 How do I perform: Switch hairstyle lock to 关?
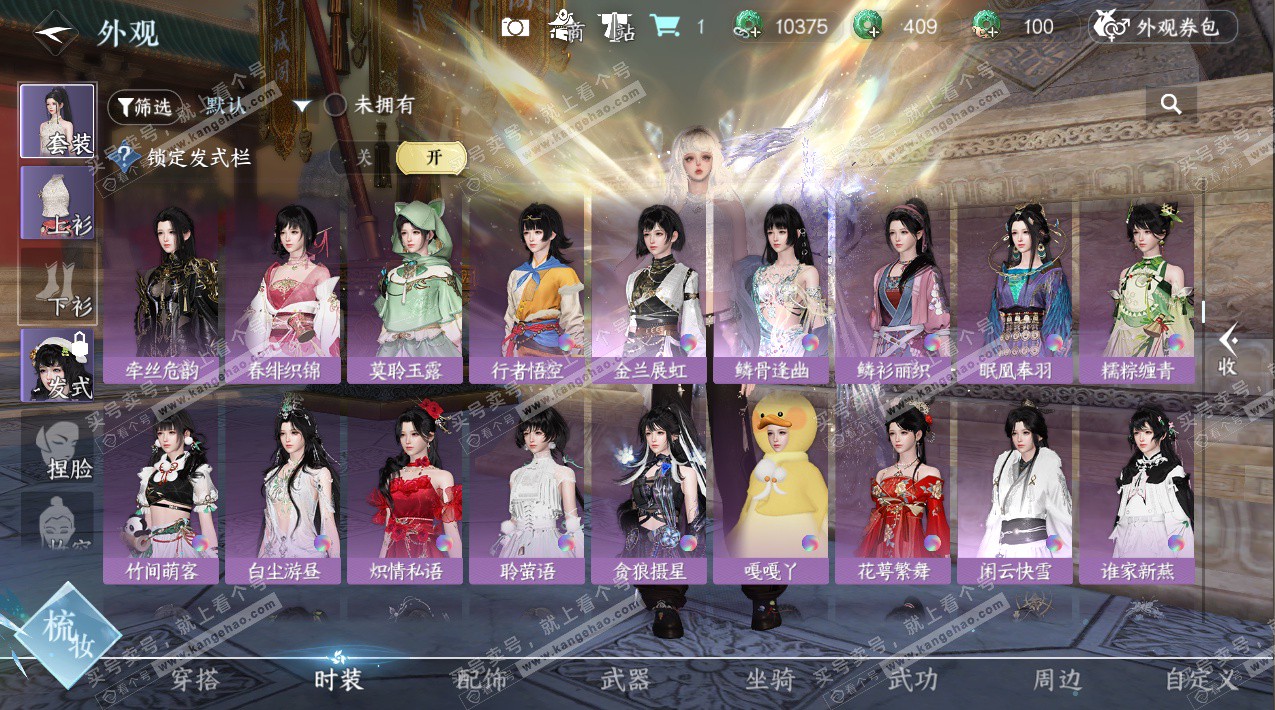[x=364, y=158]
